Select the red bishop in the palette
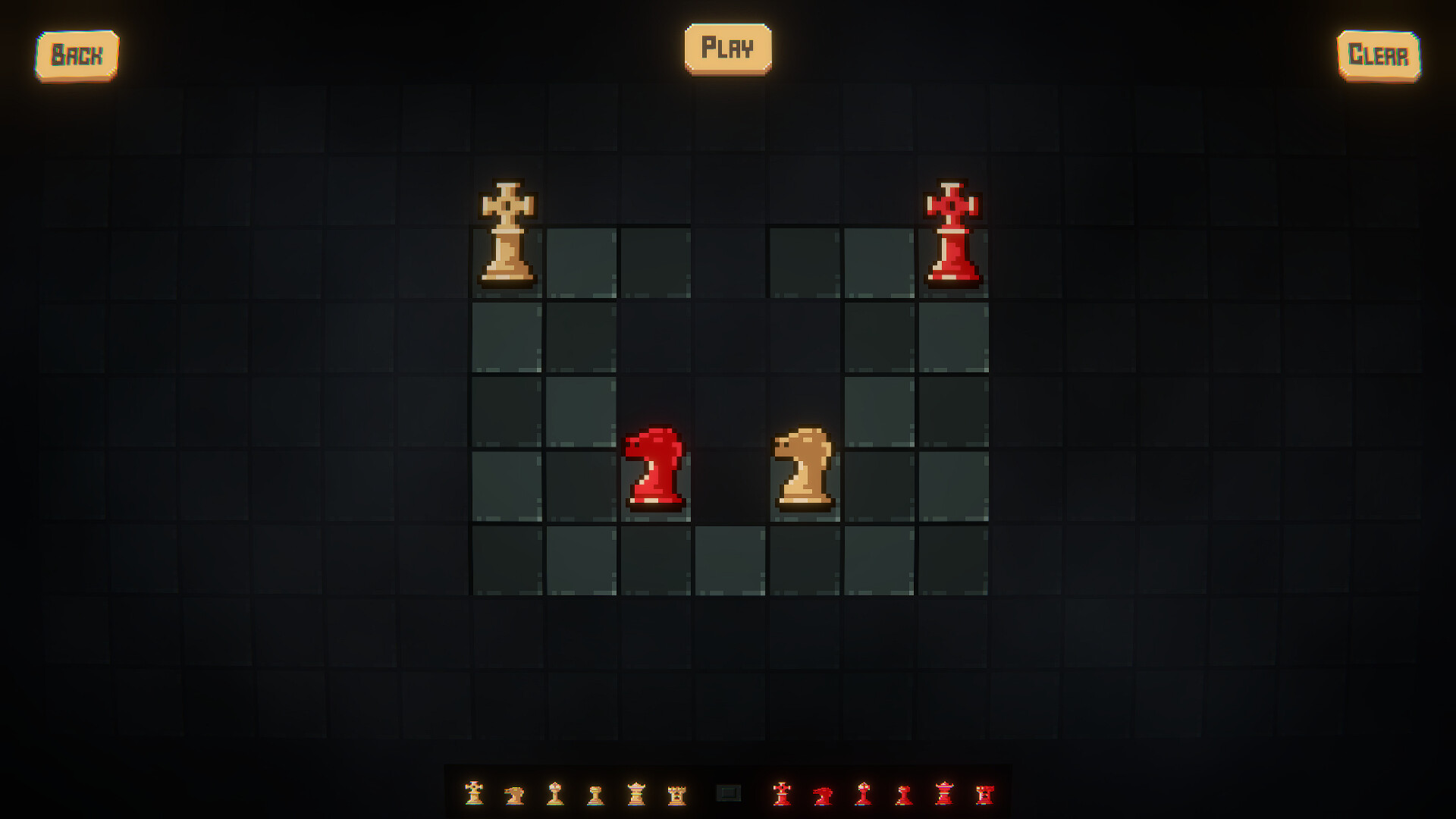The image size is (1456, 819). (863, 795)
